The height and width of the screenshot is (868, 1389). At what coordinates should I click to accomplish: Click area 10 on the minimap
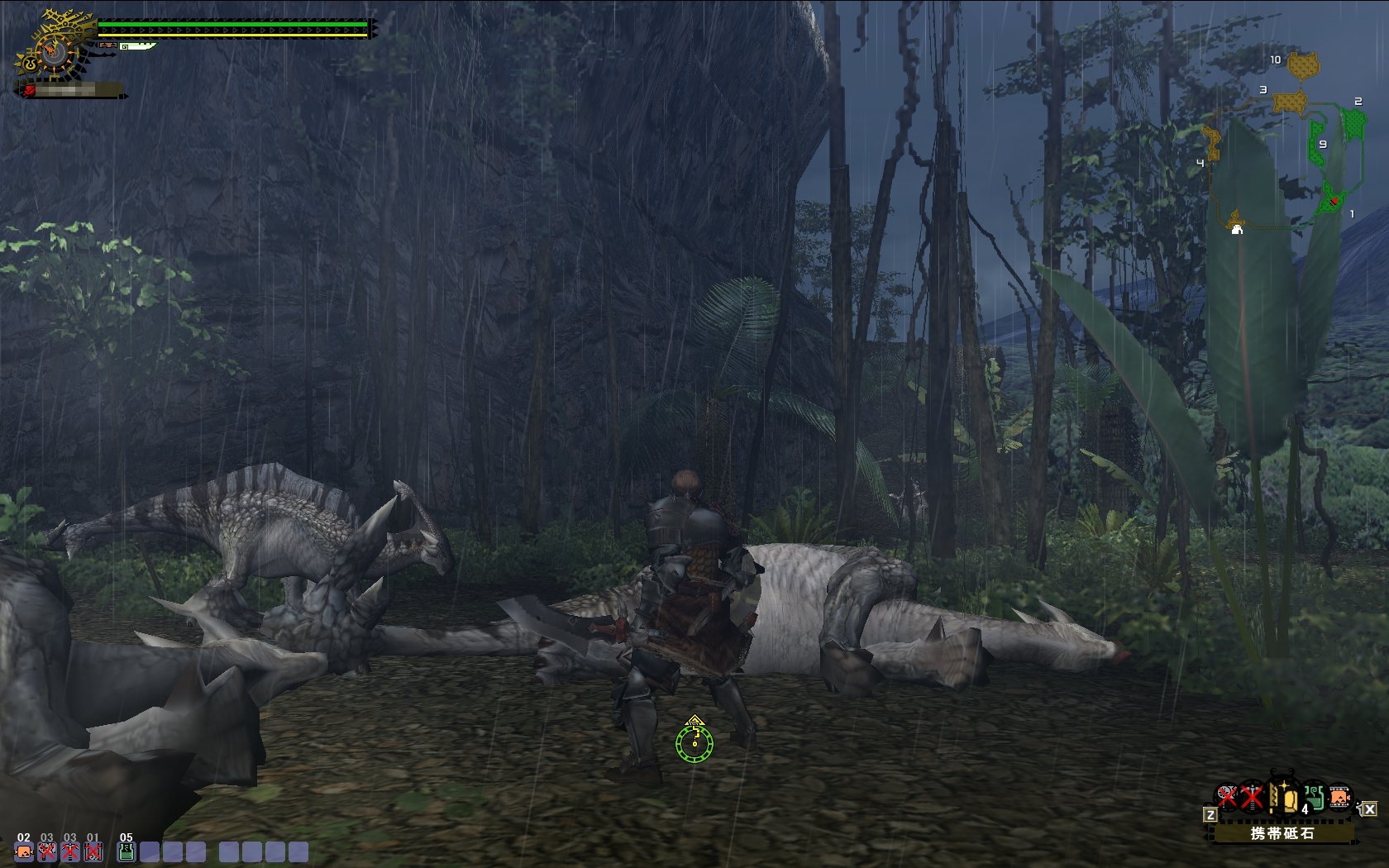[x=1302, y=64]
